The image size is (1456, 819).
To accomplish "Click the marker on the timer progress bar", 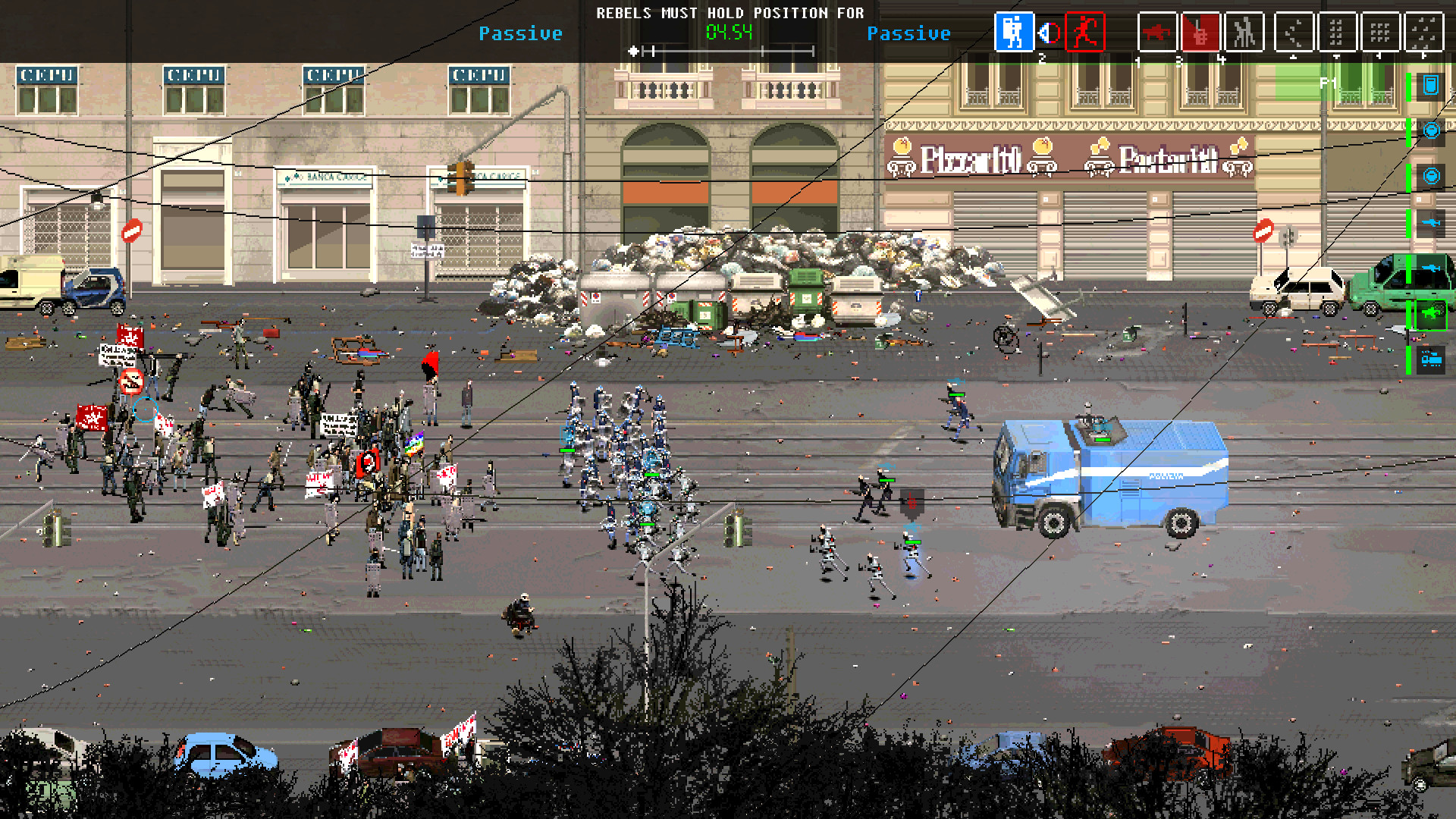I will [634, 52].
